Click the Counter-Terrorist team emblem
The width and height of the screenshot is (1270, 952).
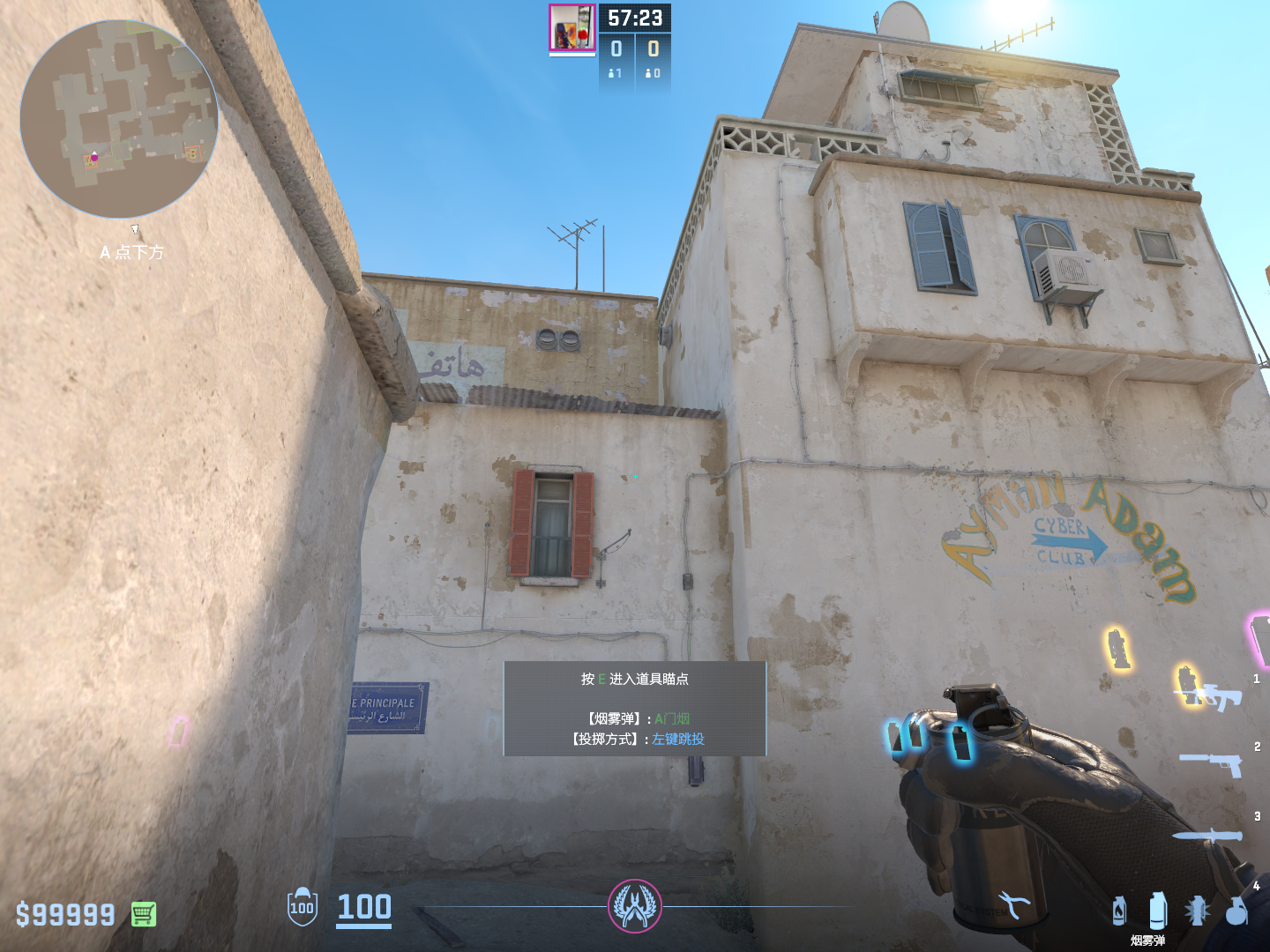634,905
